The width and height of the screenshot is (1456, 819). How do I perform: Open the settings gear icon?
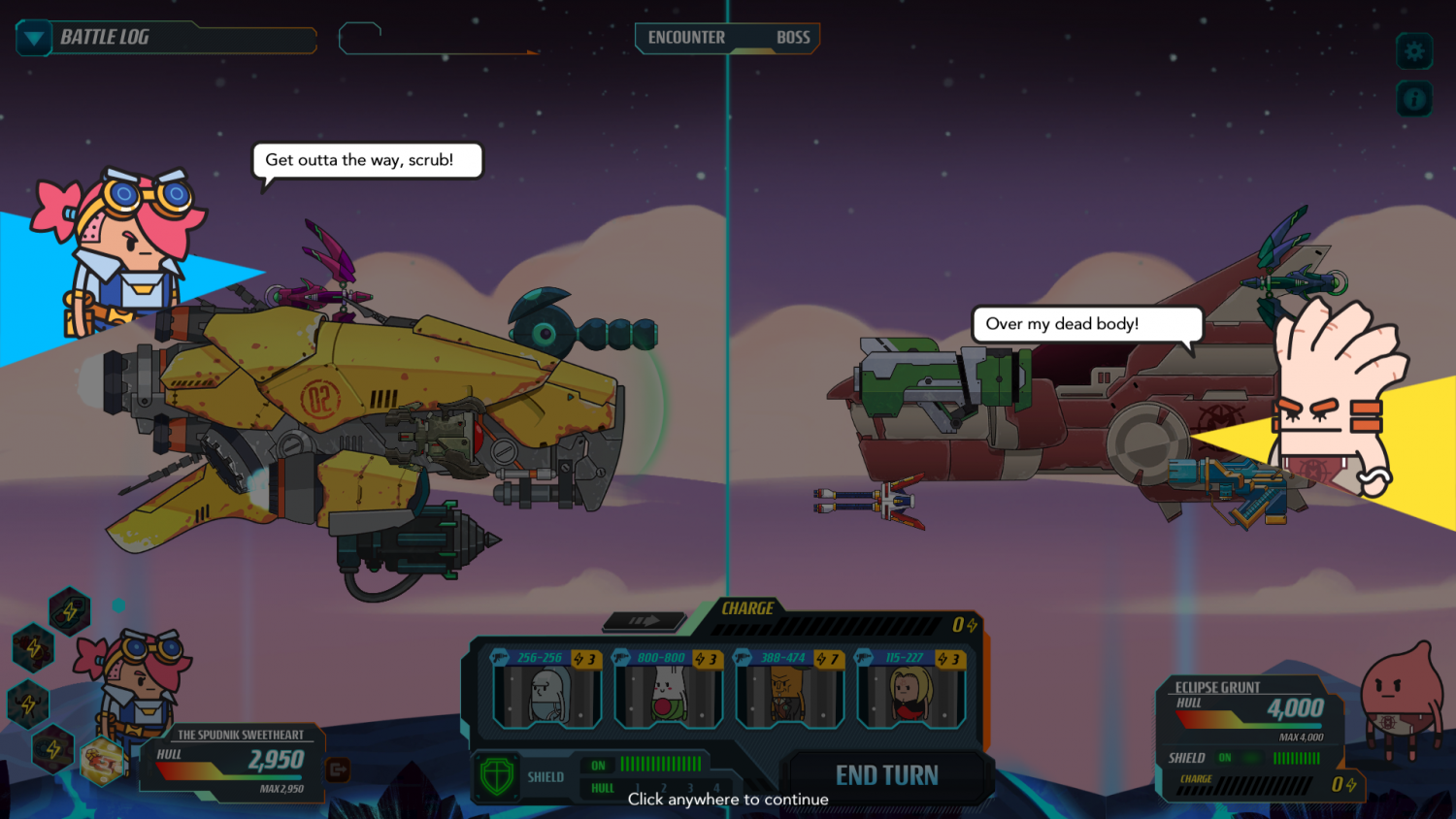[1414, 51]
